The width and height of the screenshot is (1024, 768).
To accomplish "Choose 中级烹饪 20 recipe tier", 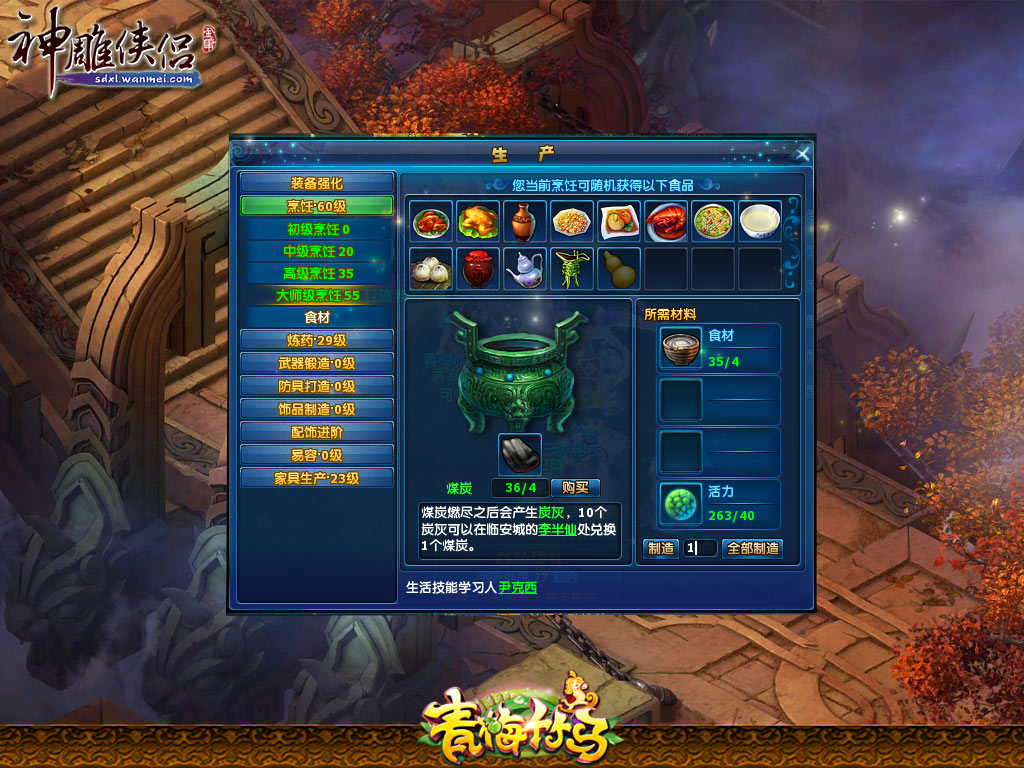I will coord(318,251).
